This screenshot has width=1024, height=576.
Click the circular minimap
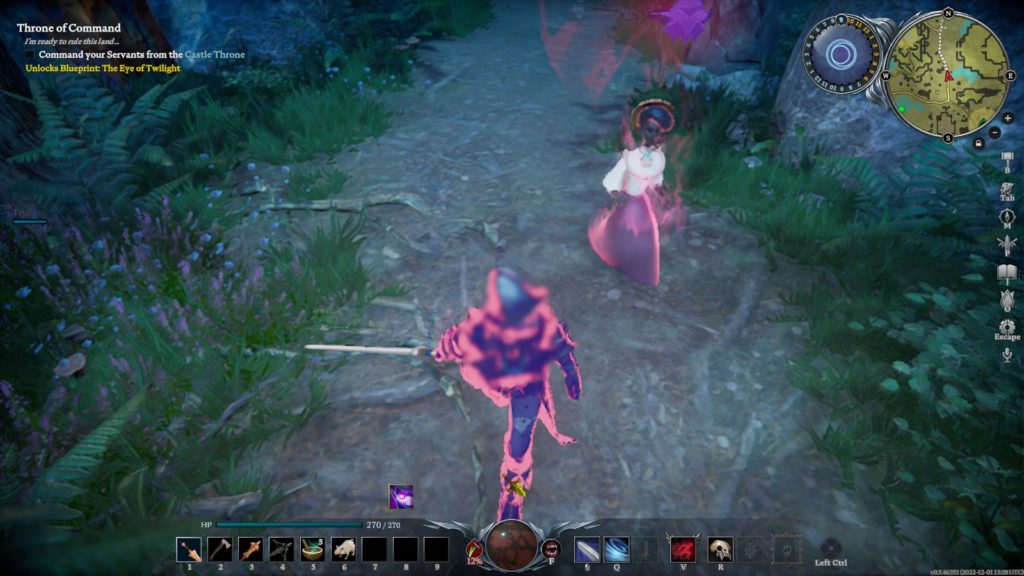click(x=947, y=75)
